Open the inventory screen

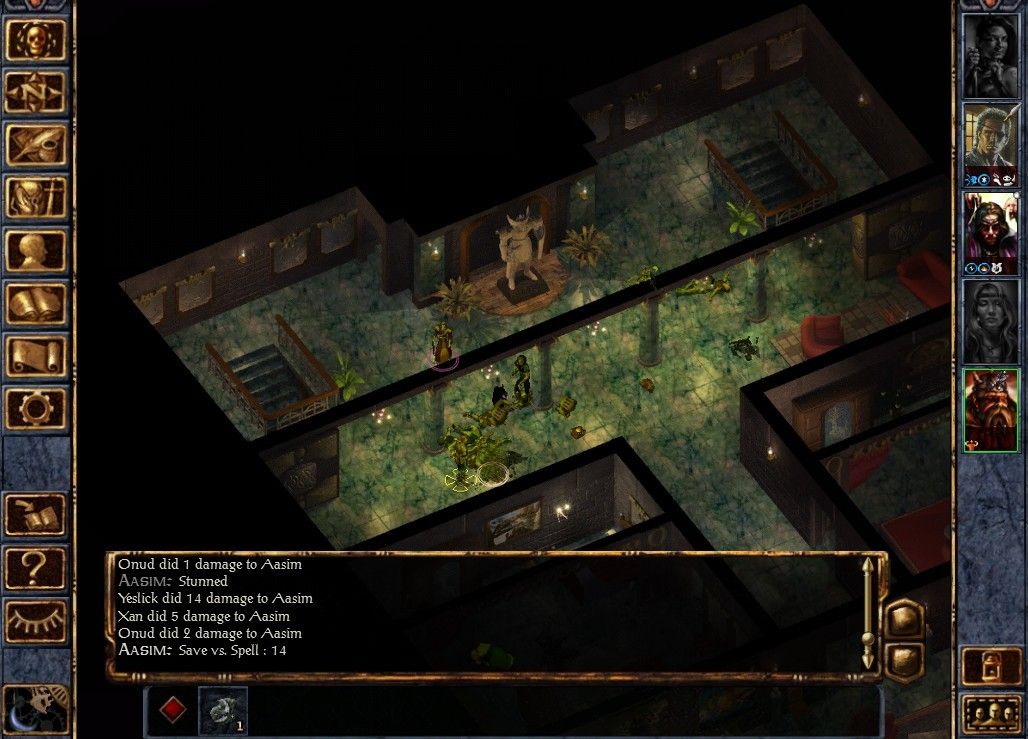[x=36, y=197]
